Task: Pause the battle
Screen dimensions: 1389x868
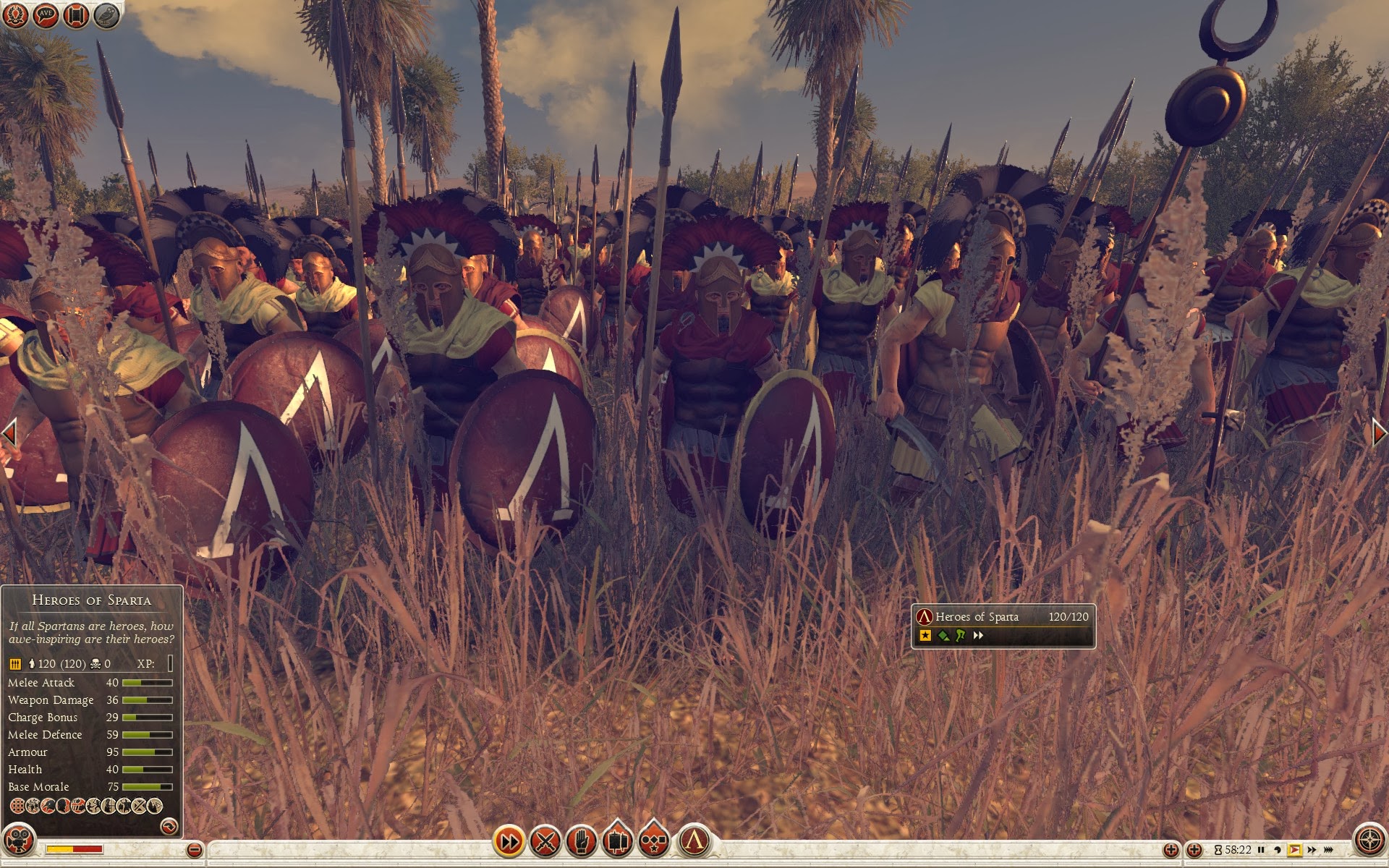Action: [1261, 850]
